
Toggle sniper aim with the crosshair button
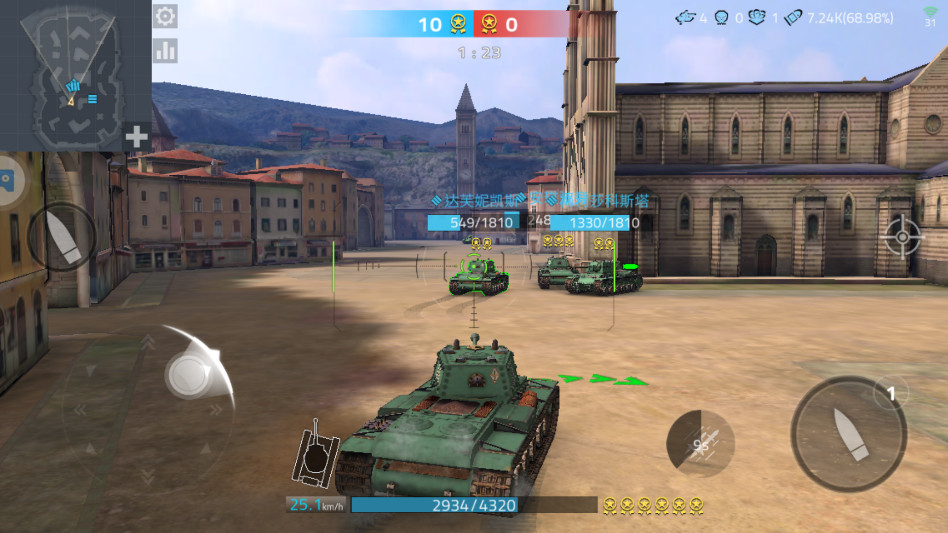[902, 238]
